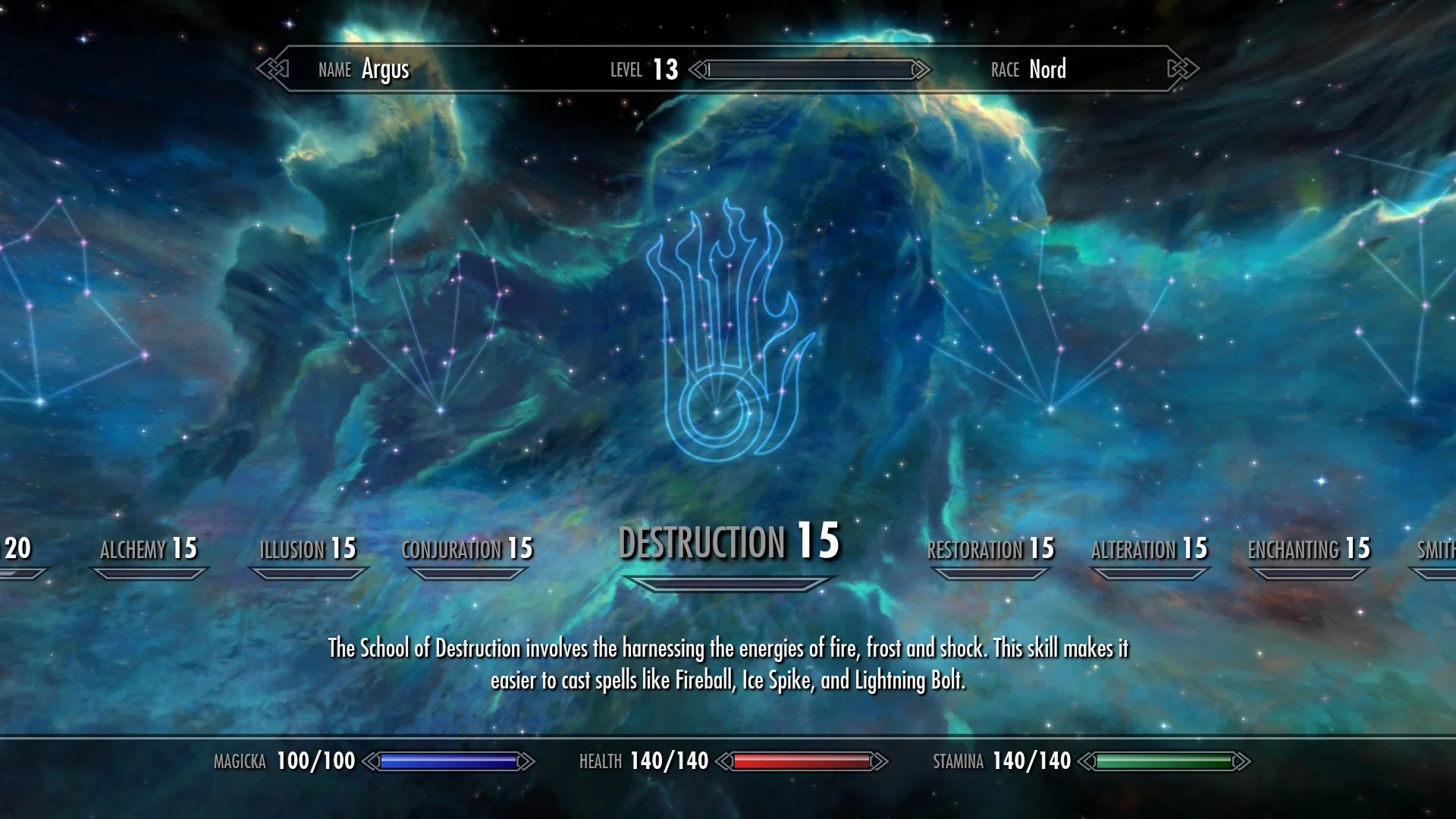The height and width of the screenshot is (819, 1456).
Task: Click the blue Magicka progress bar
Action: coord(450,761)
